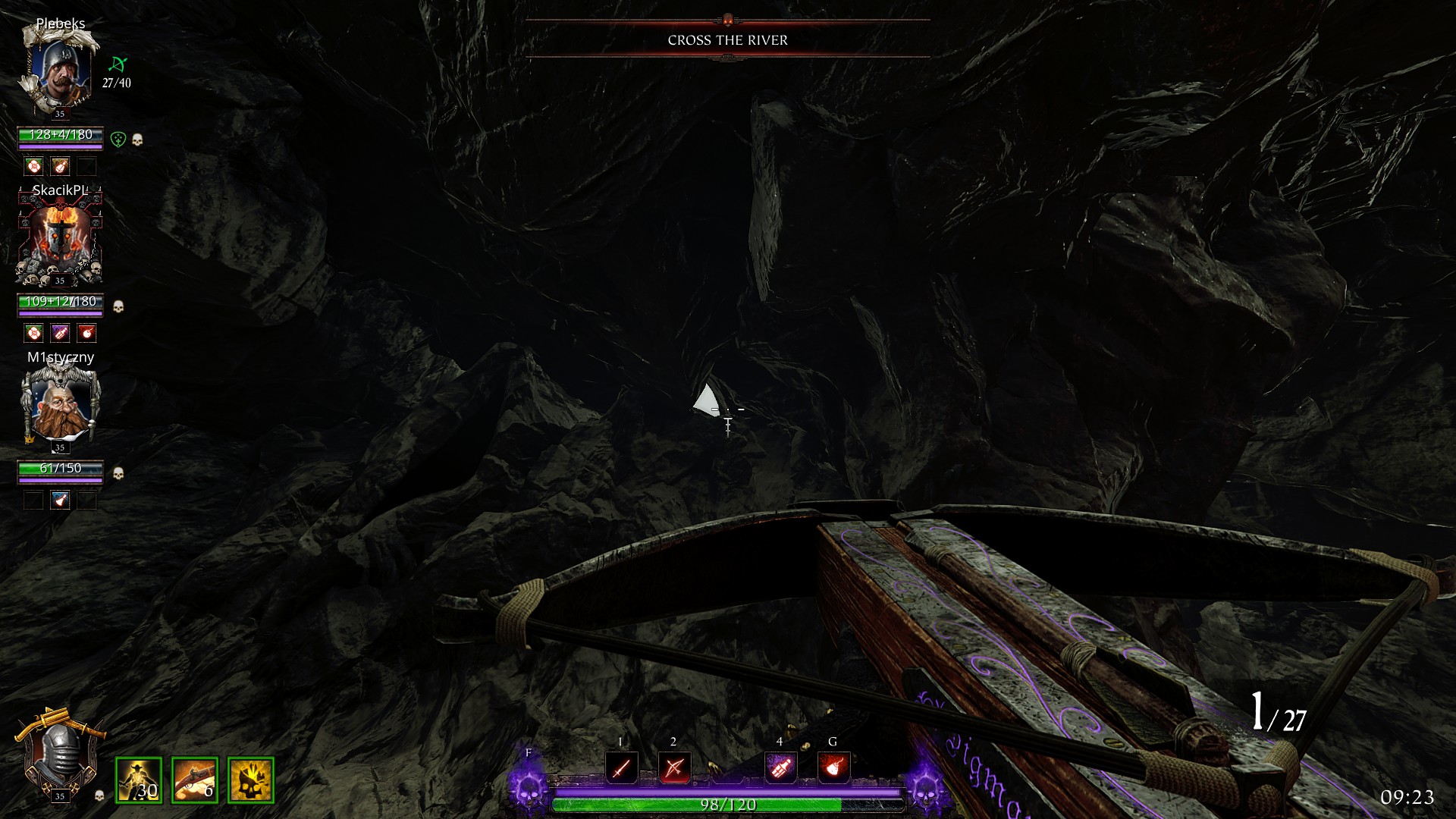
Task: Use the purple potion in slot 4
Action: click(x=780, y=768)
